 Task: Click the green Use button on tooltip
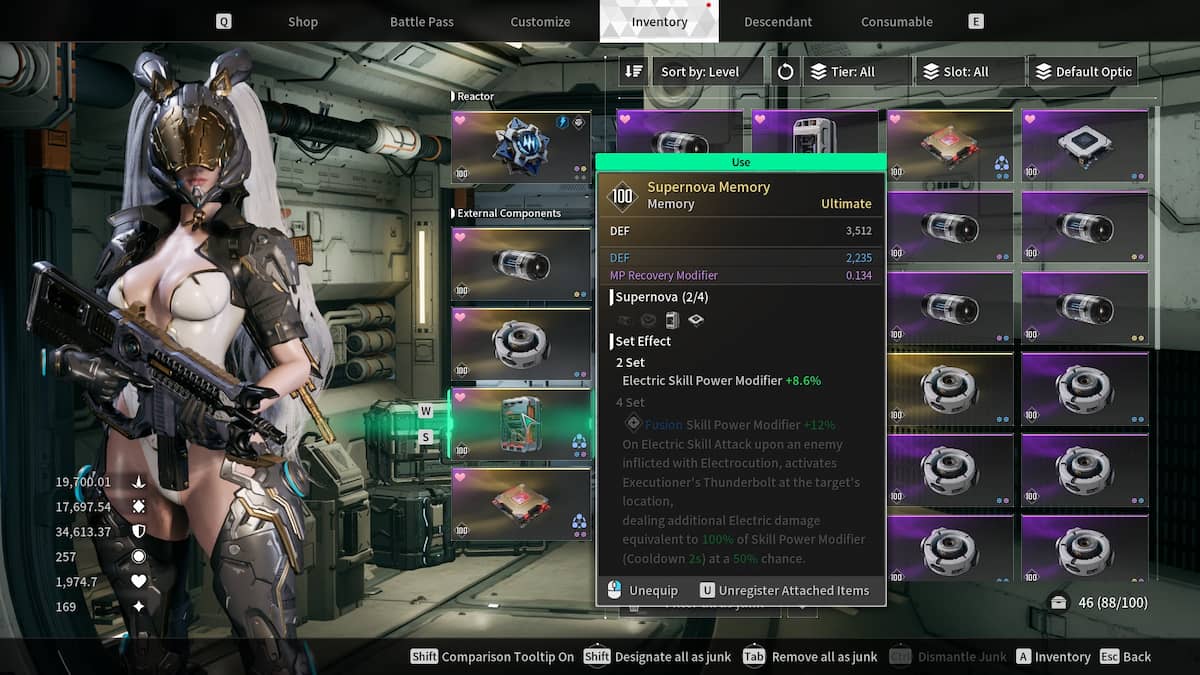pos(740,162)
